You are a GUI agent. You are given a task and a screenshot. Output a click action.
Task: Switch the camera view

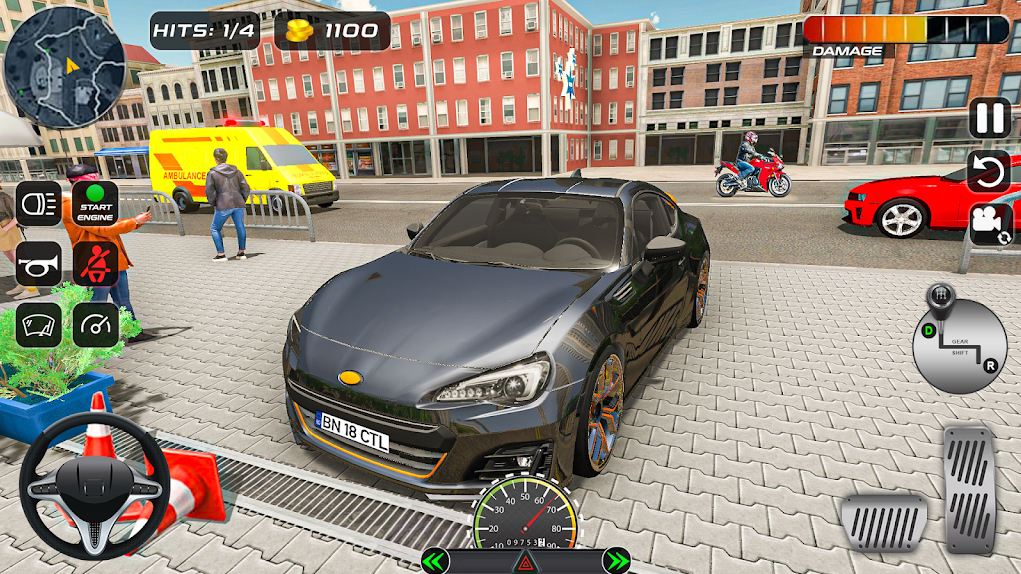coord(989,222)
